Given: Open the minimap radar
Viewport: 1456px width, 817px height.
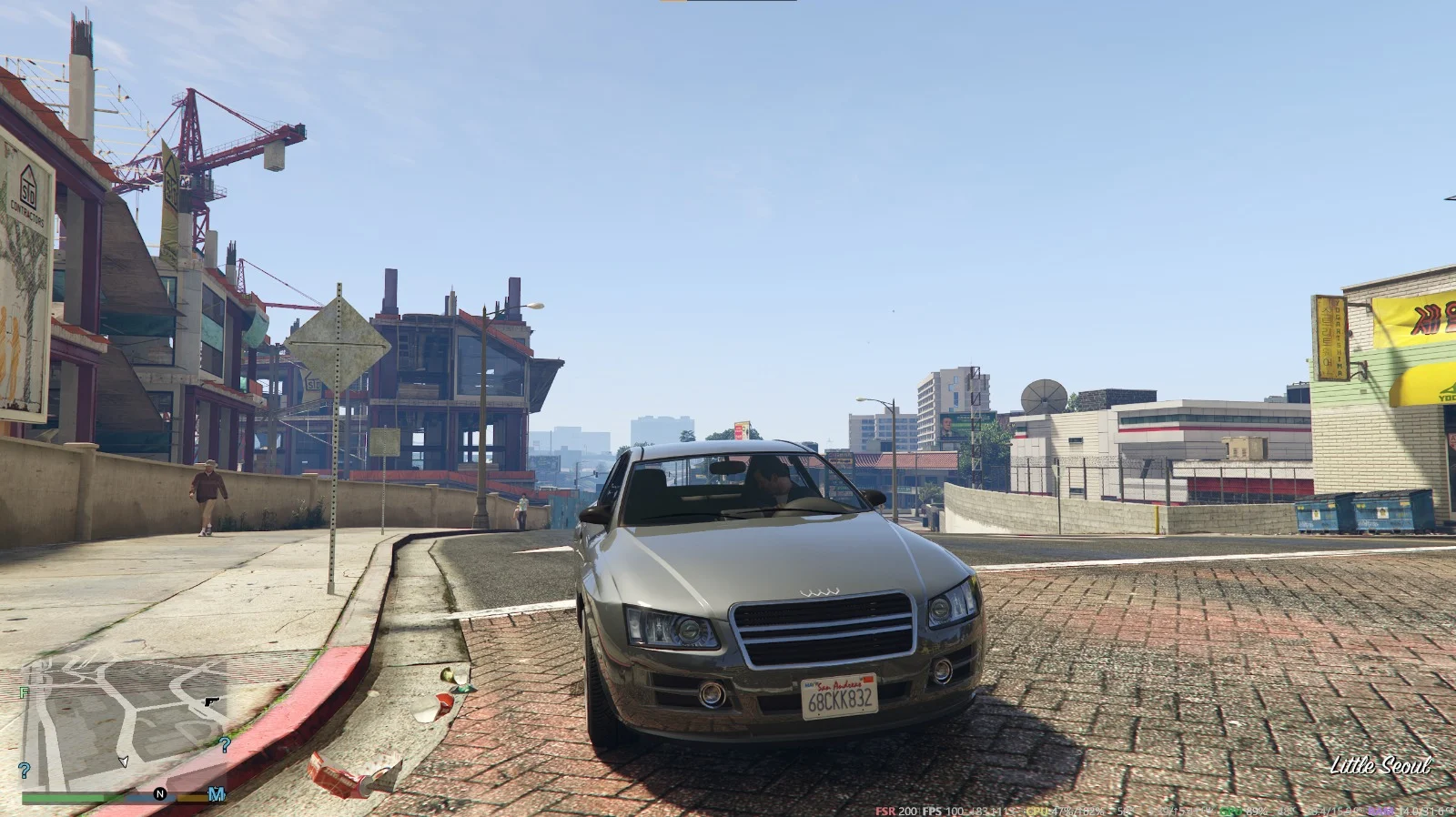Looking at the screenshot, I should [x=125, y=725].
